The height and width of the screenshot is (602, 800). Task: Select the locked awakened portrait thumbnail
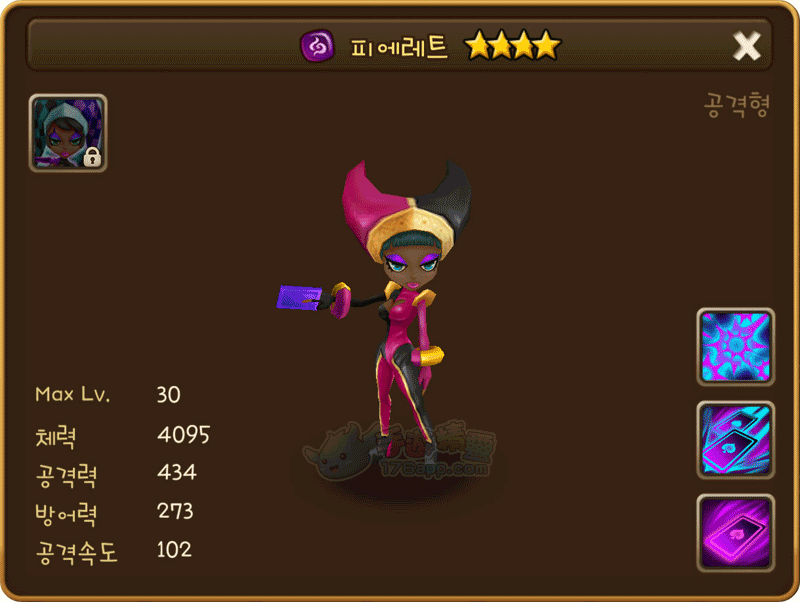click(68, 133)
